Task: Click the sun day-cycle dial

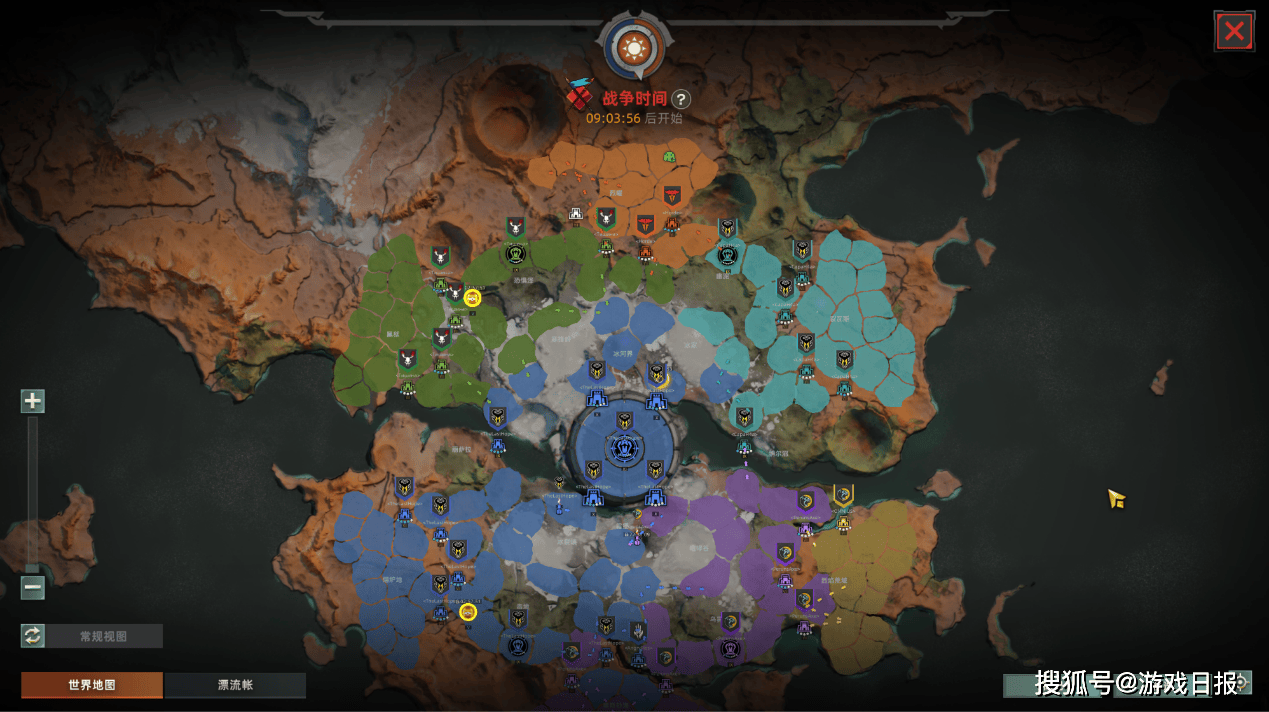Action: click(633, 45)
